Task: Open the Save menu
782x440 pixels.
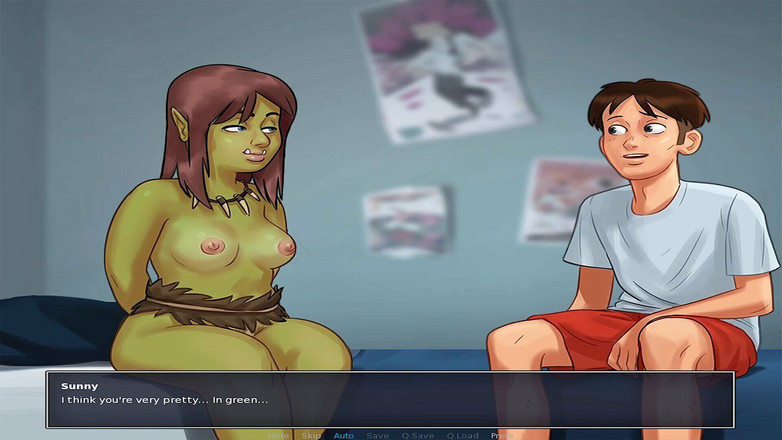Action: click(x=377, y=435)
